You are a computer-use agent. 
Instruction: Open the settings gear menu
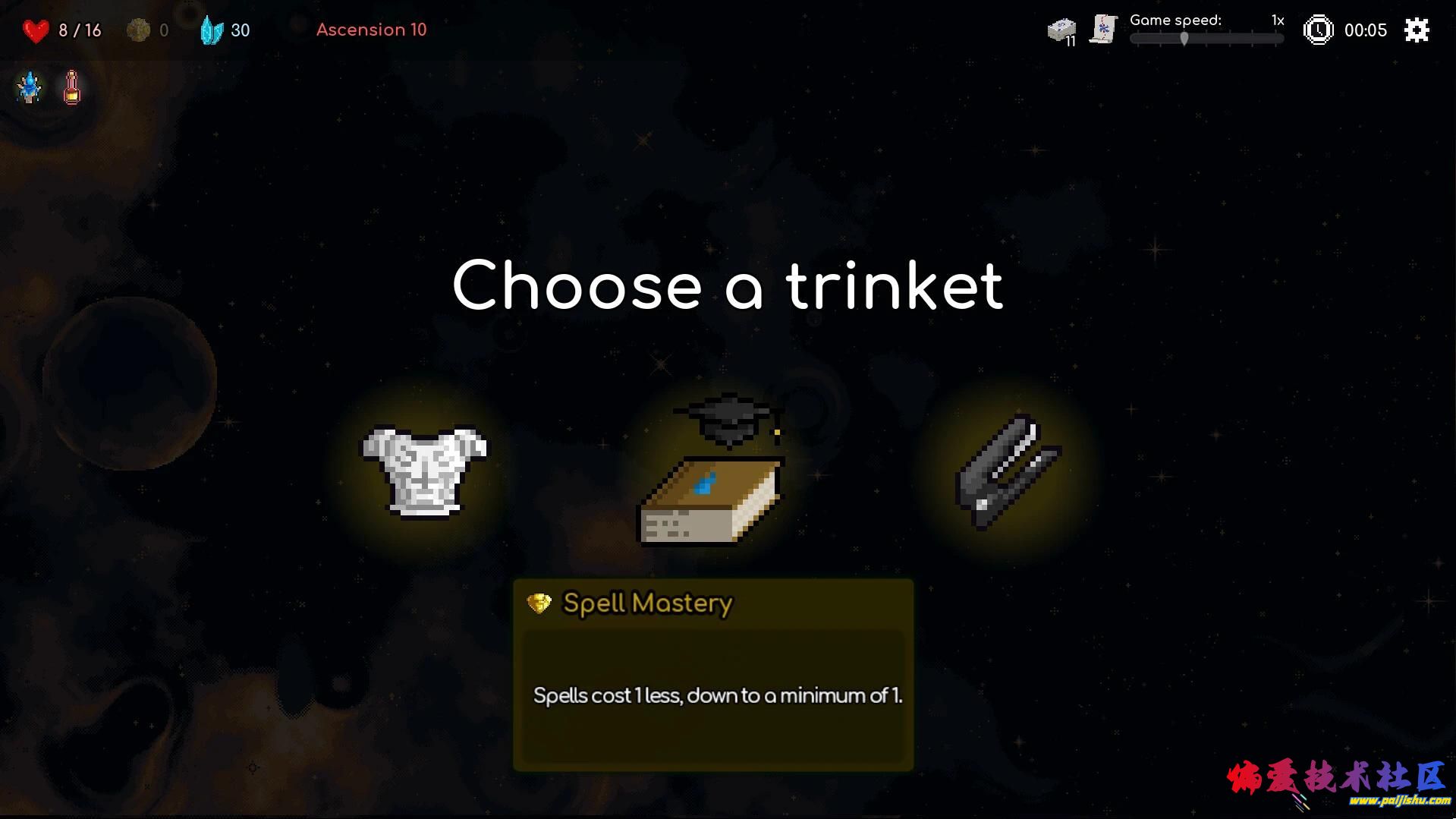(x=1416, y=30)
